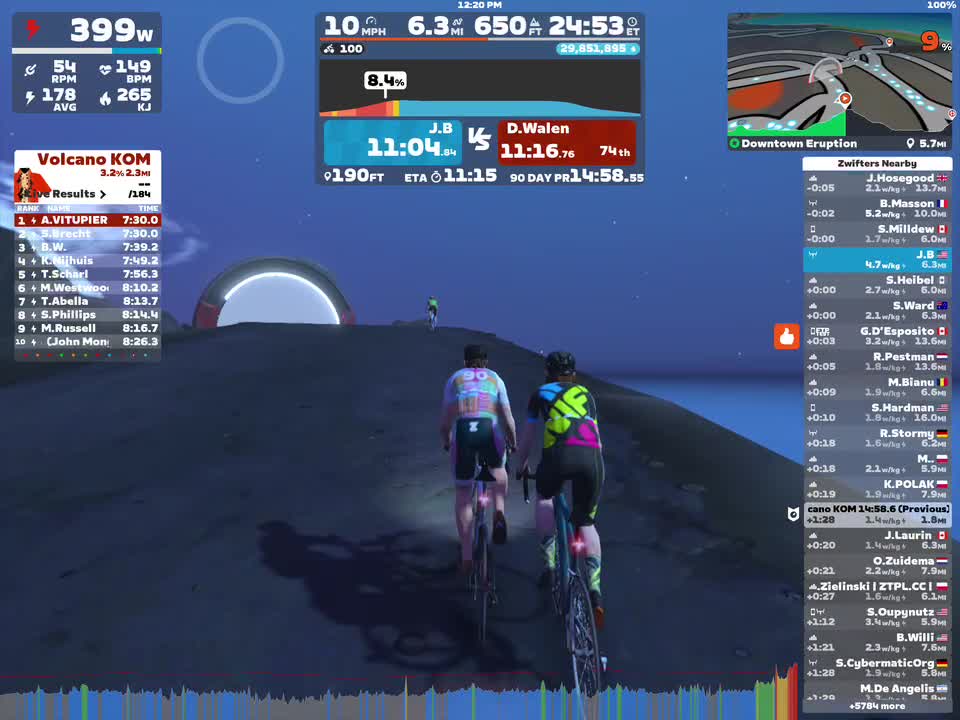Click the empty power-up ring

point(240,60)
